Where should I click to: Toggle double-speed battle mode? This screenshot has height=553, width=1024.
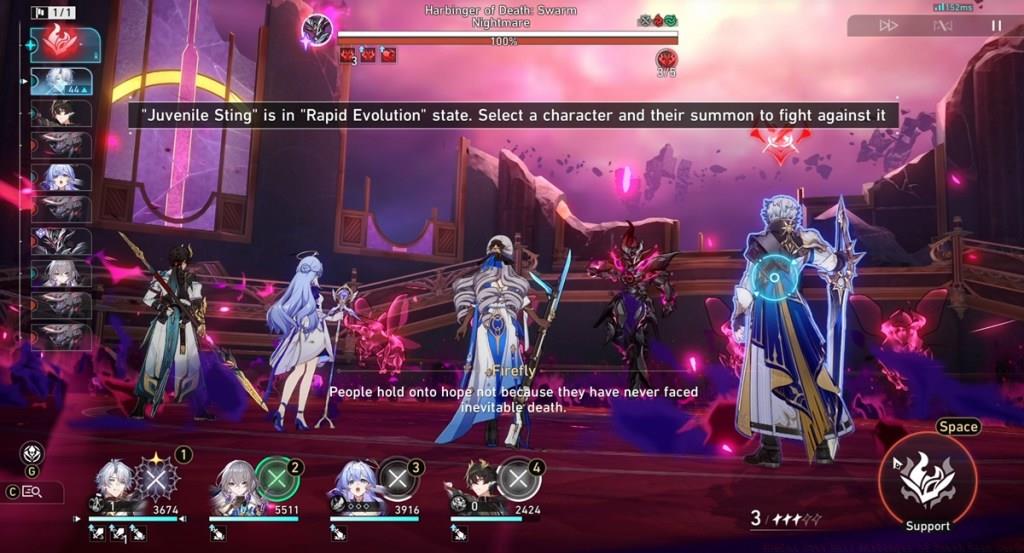click(x=888, y=26)
